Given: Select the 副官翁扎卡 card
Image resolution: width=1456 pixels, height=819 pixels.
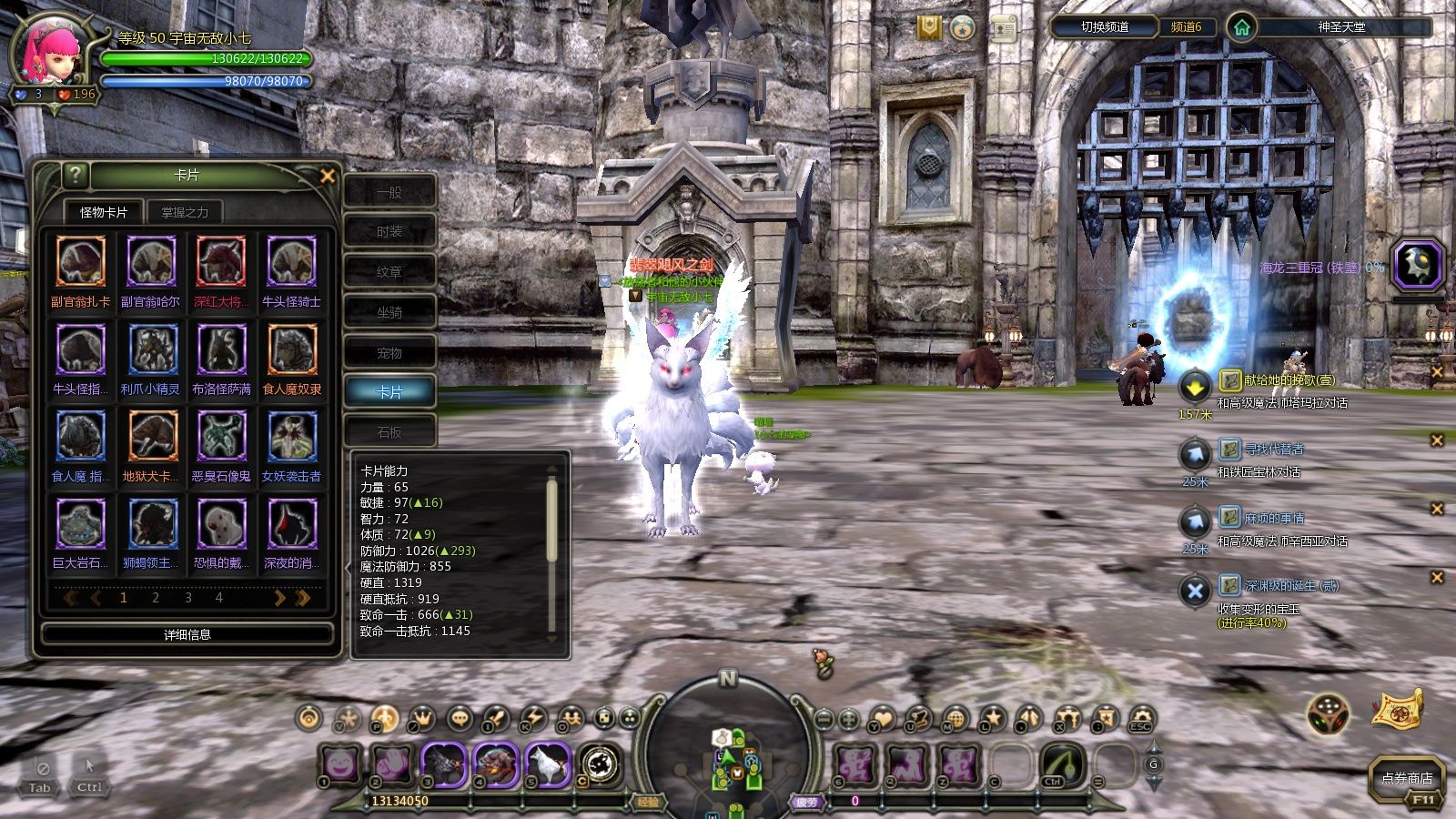Looking at the screenshot, I should tap(81, 262).
